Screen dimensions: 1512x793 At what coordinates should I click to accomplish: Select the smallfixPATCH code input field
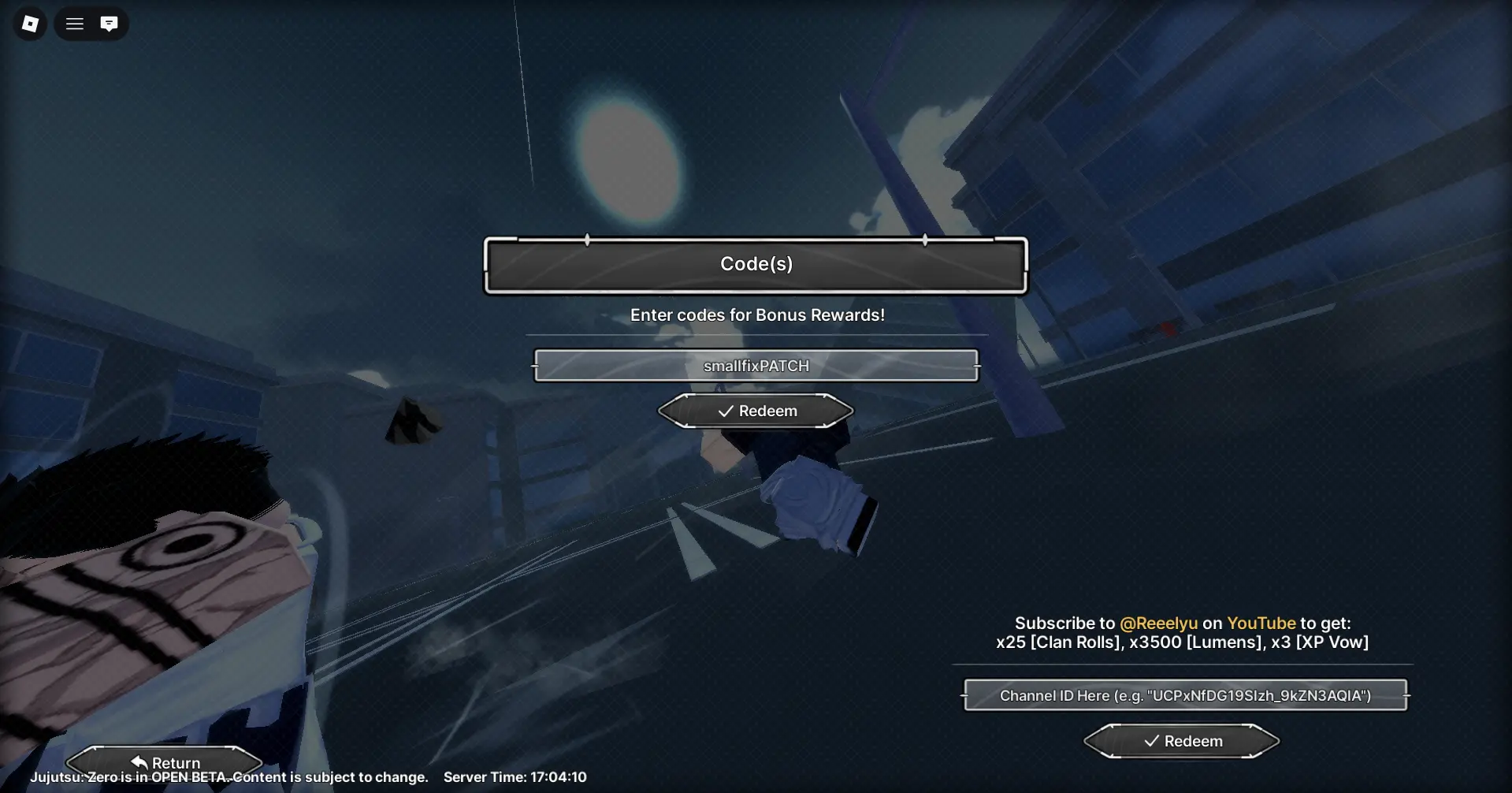click(x=756, y=365)
